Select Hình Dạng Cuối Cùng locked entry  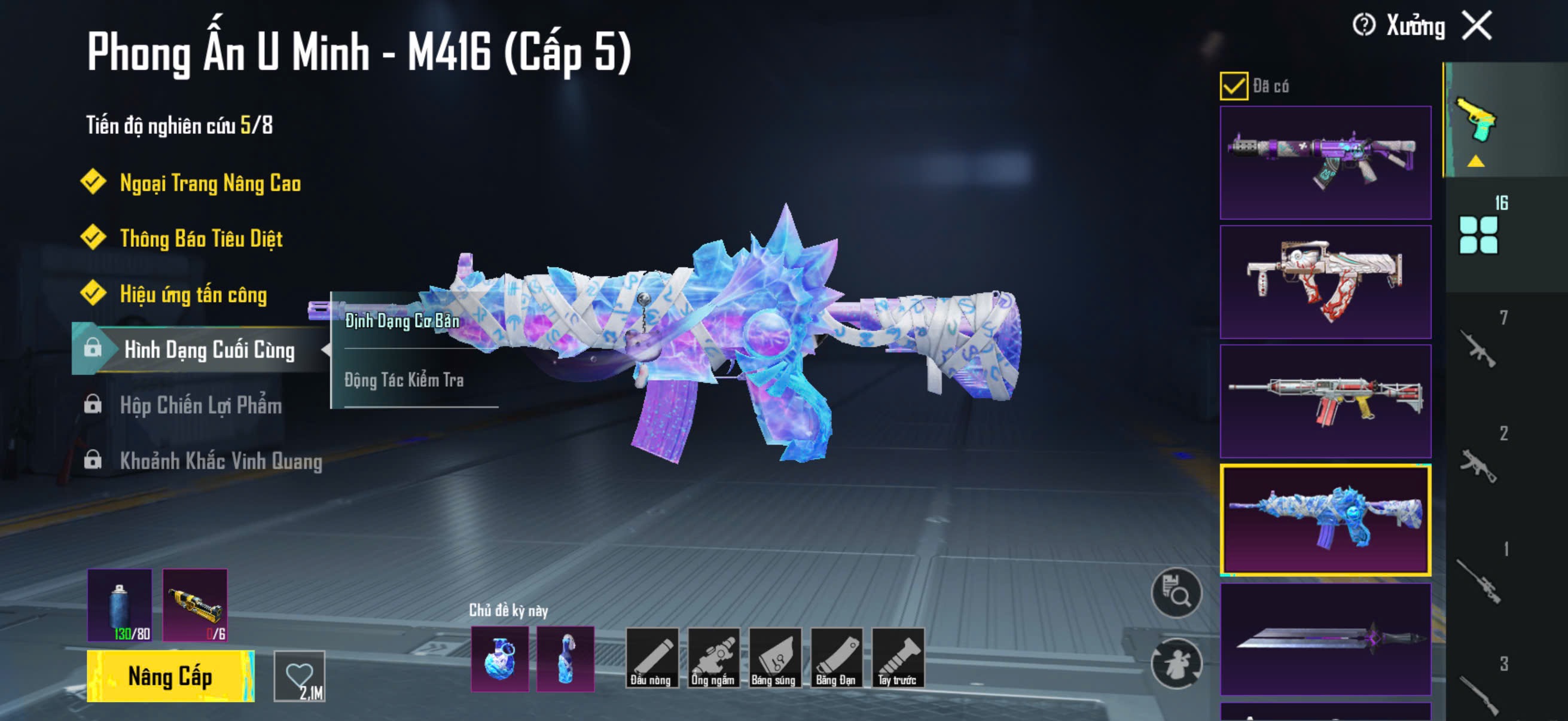(x=209, y=350)
